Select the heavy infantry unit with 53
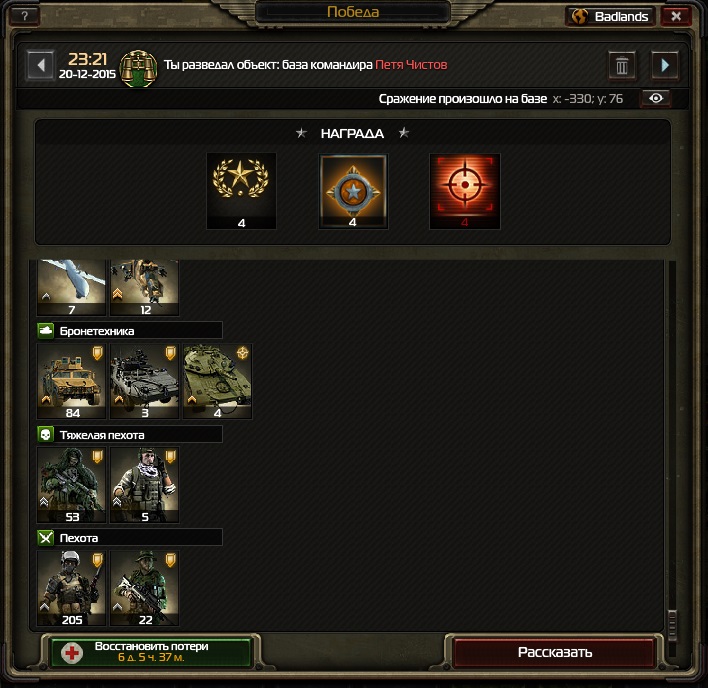This screenshot has width=708, height=688. point(72,484)
